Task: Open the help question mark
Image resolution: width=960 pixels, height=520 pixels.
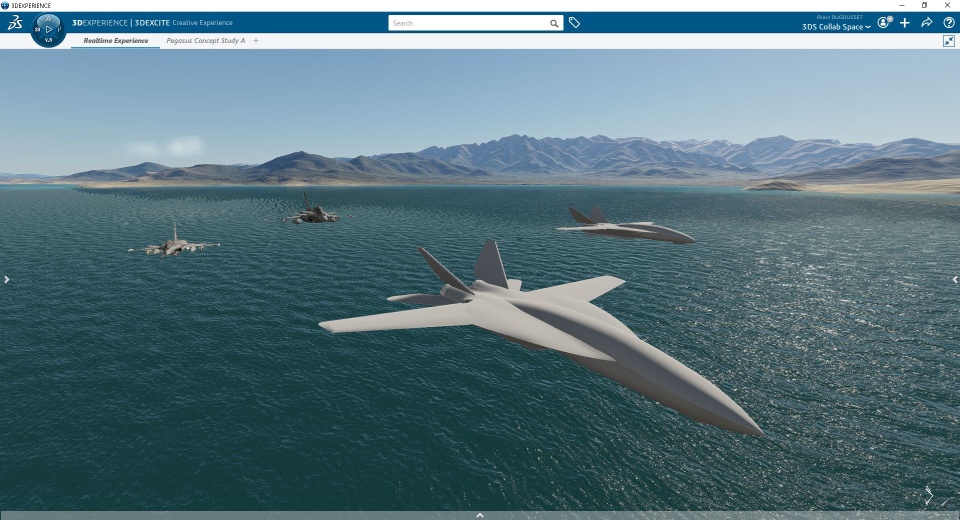Action: tap(948, 23)
